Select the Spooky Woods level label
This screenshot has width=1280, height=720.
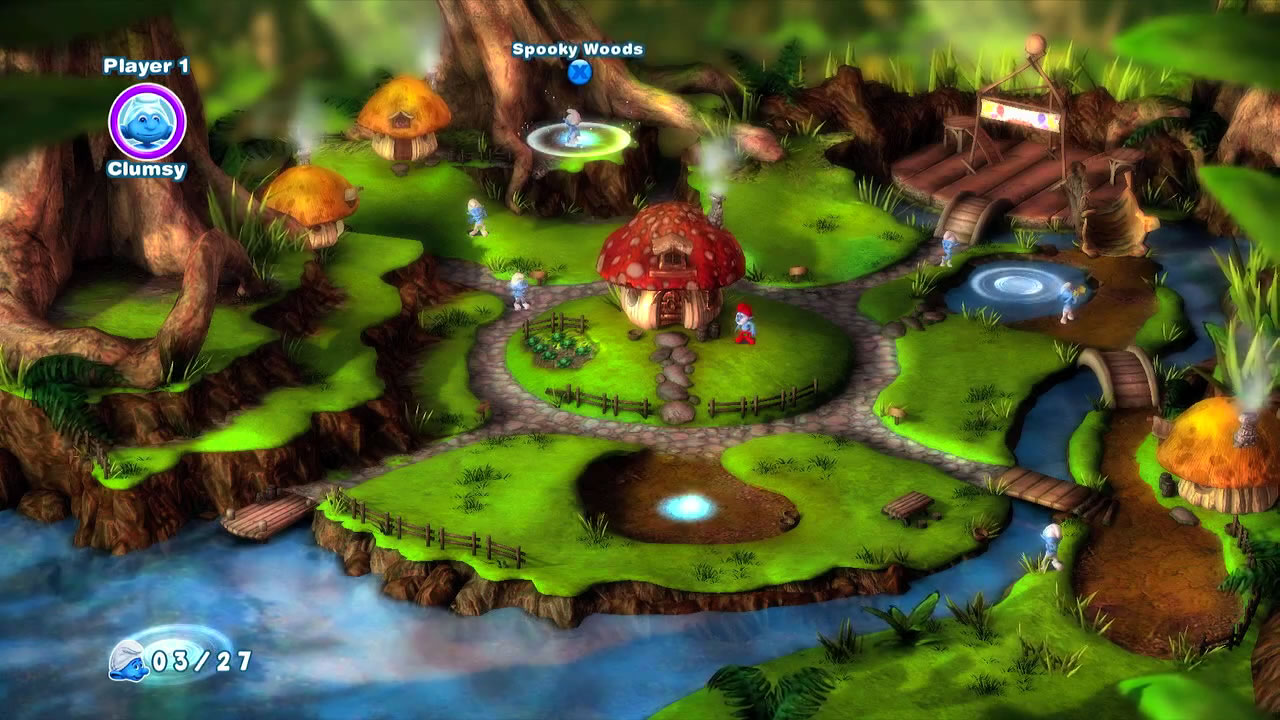(x=577, y=49)
